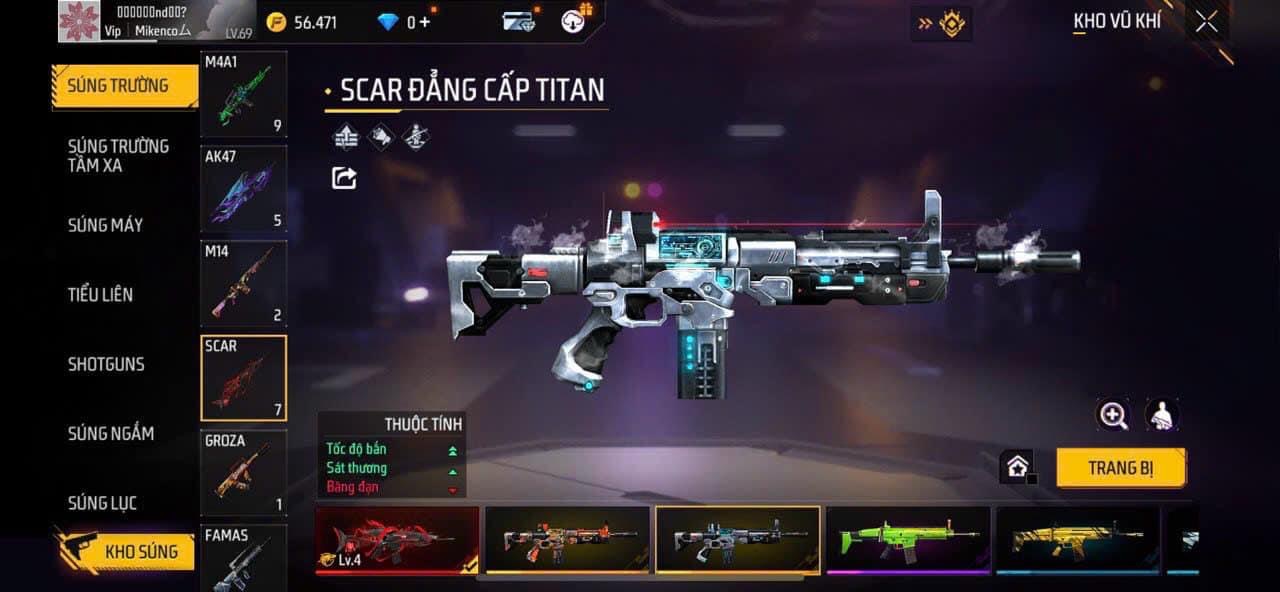The image size is (1280, 592).
Task: Pick the M4A1 weapon tile
Action: (x=243, y=94)
